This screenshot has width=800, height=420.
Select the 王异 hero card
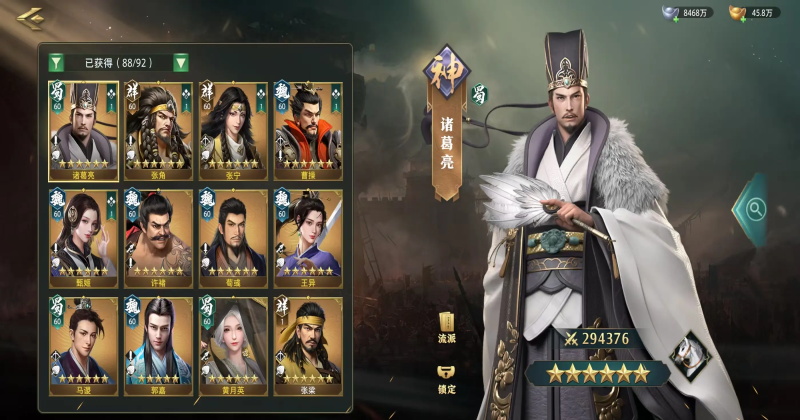pos(308,237)
